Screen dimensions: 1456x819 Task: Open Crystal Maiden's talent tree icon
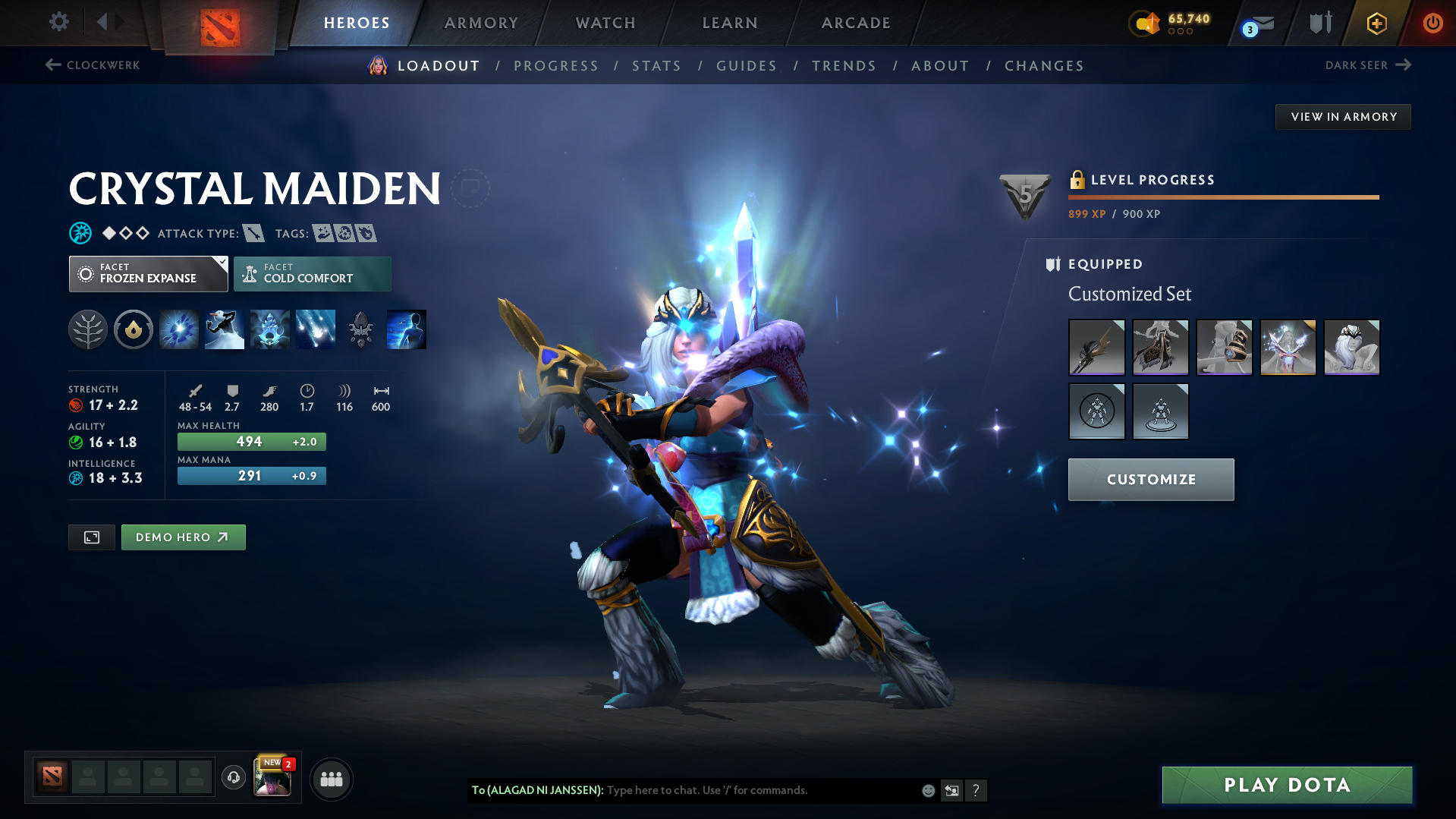(87, 329)
